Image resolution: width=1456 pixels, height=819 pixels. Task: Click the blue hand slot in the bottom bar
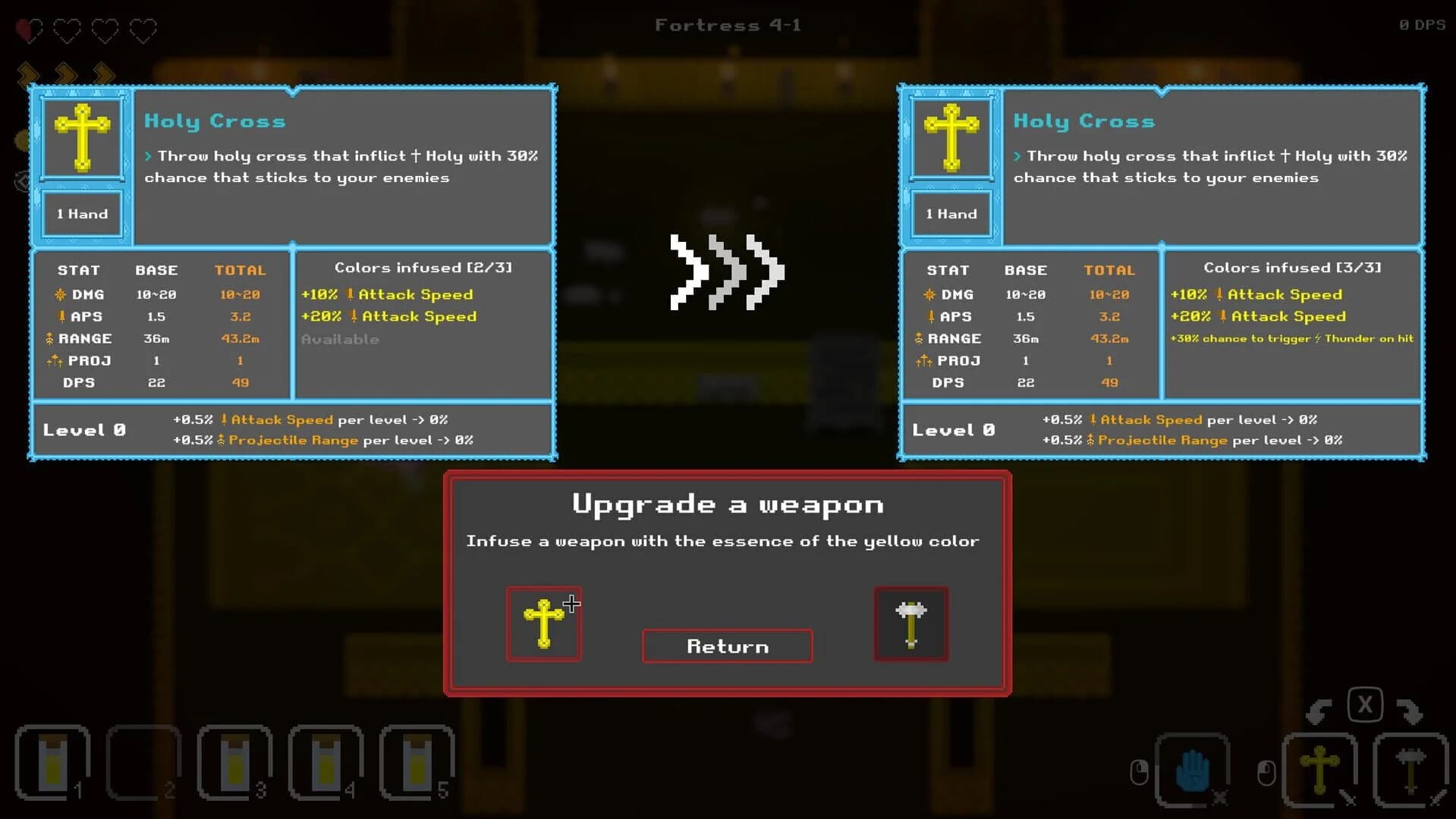1191,768
